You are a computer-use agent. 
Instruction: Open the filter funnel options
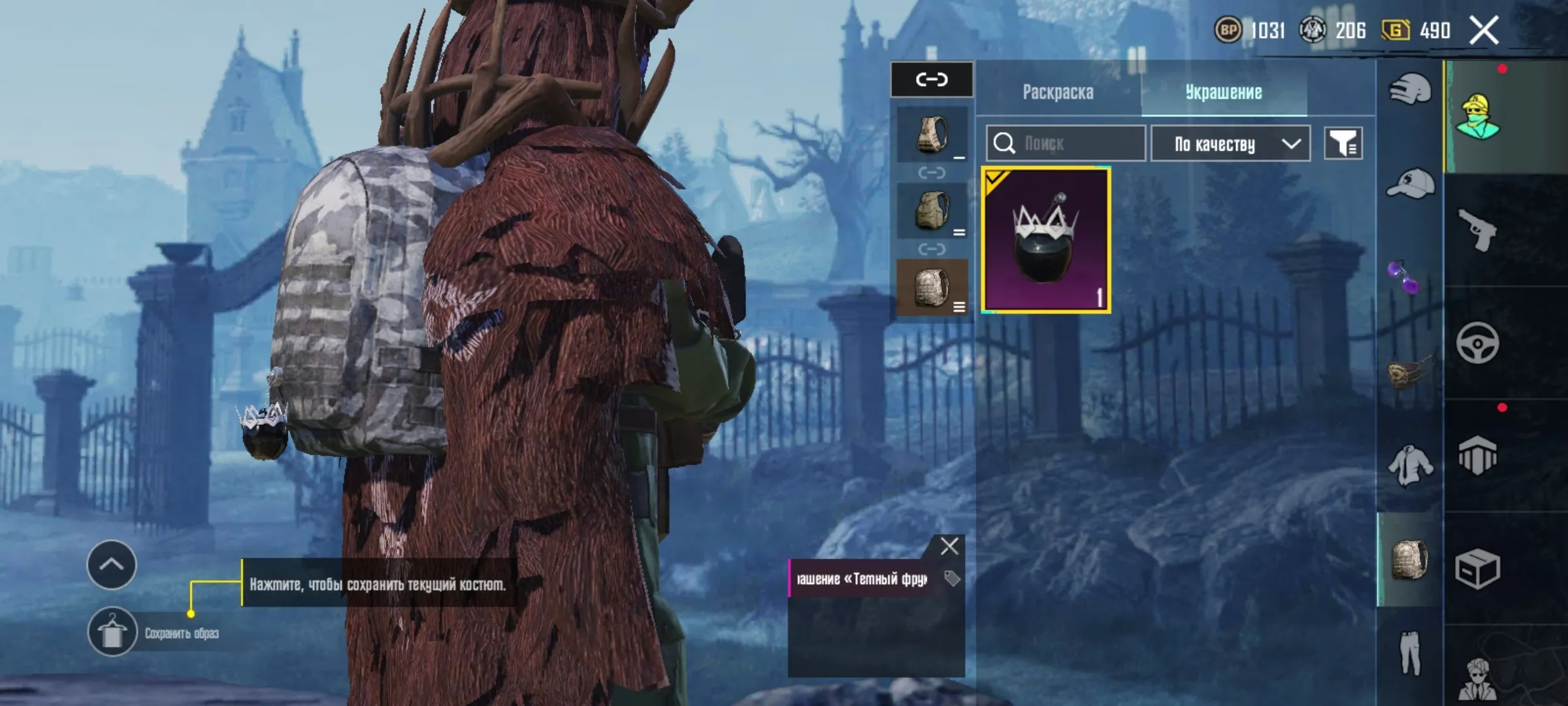[1343, 143]
